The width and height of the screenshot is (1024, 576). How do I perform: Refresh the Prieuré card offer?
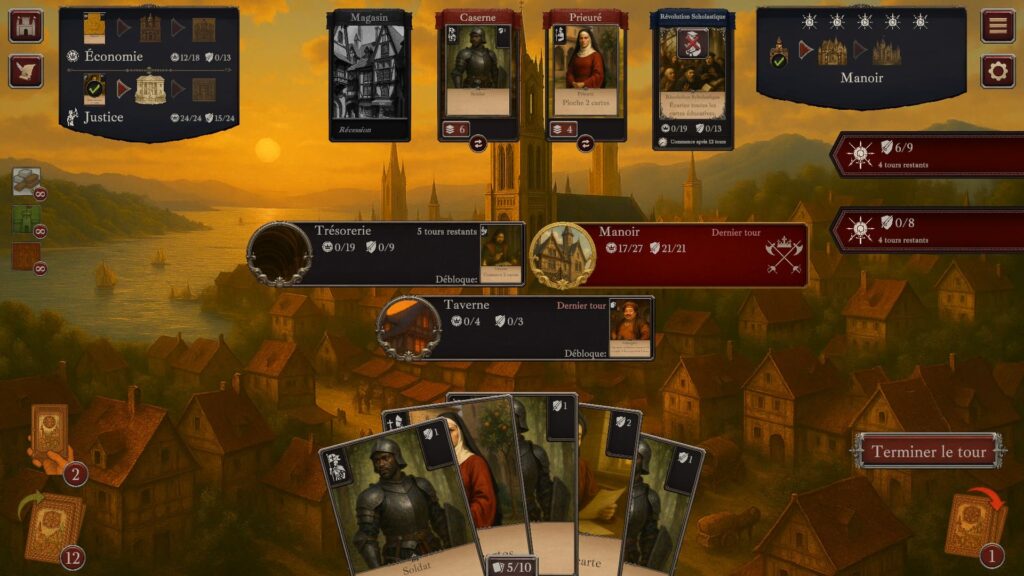[585, 143]
